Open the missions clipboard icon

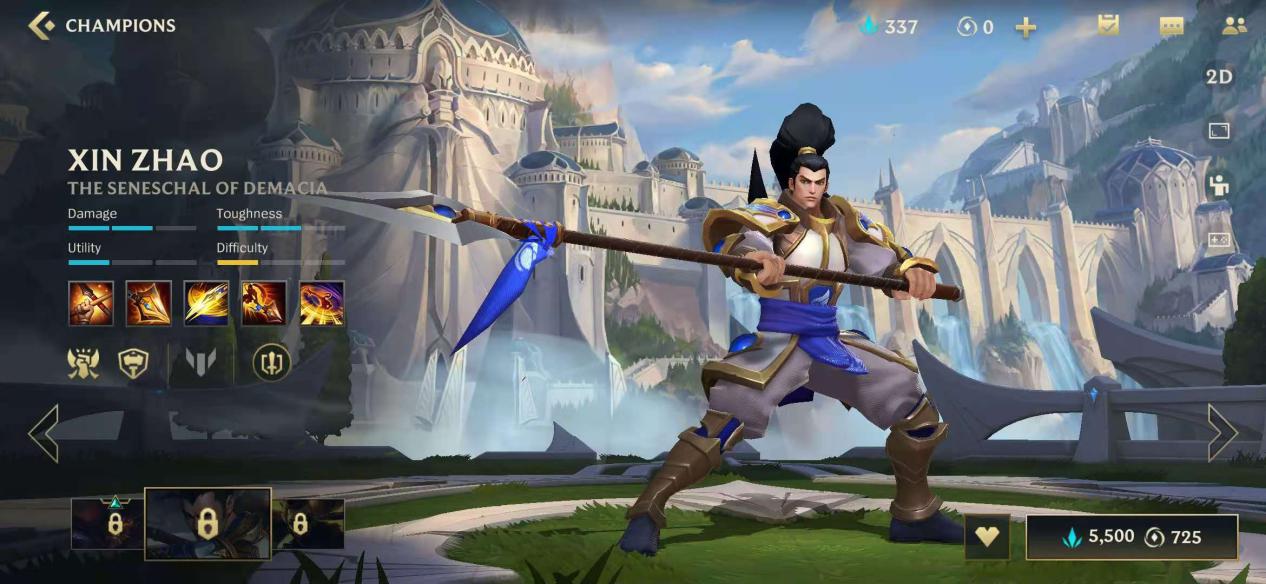point(1108,26)
